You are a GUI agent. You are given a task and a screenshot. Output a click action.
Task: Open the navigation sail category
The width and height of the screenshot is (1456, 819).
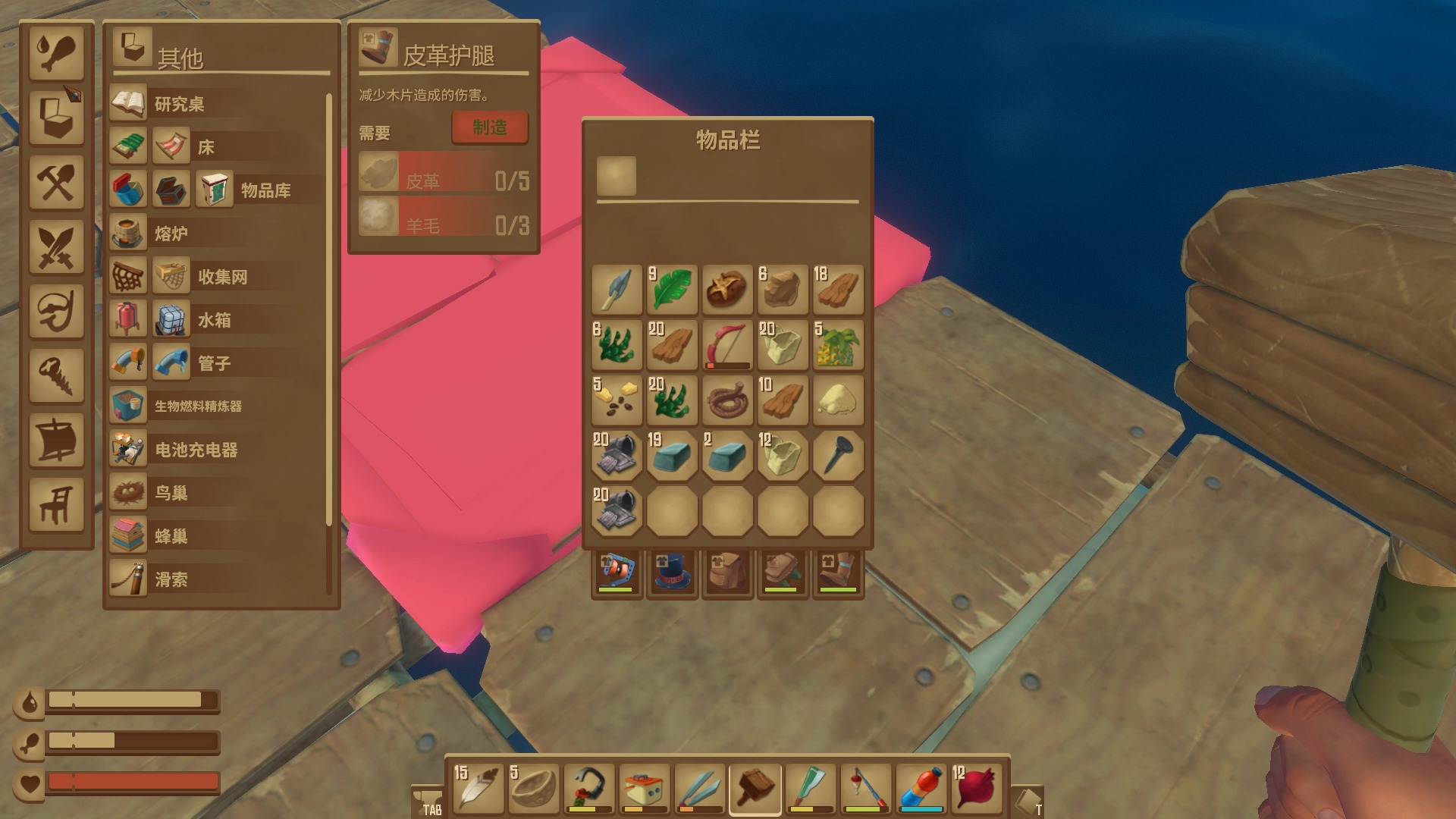(x=56, y=439)
